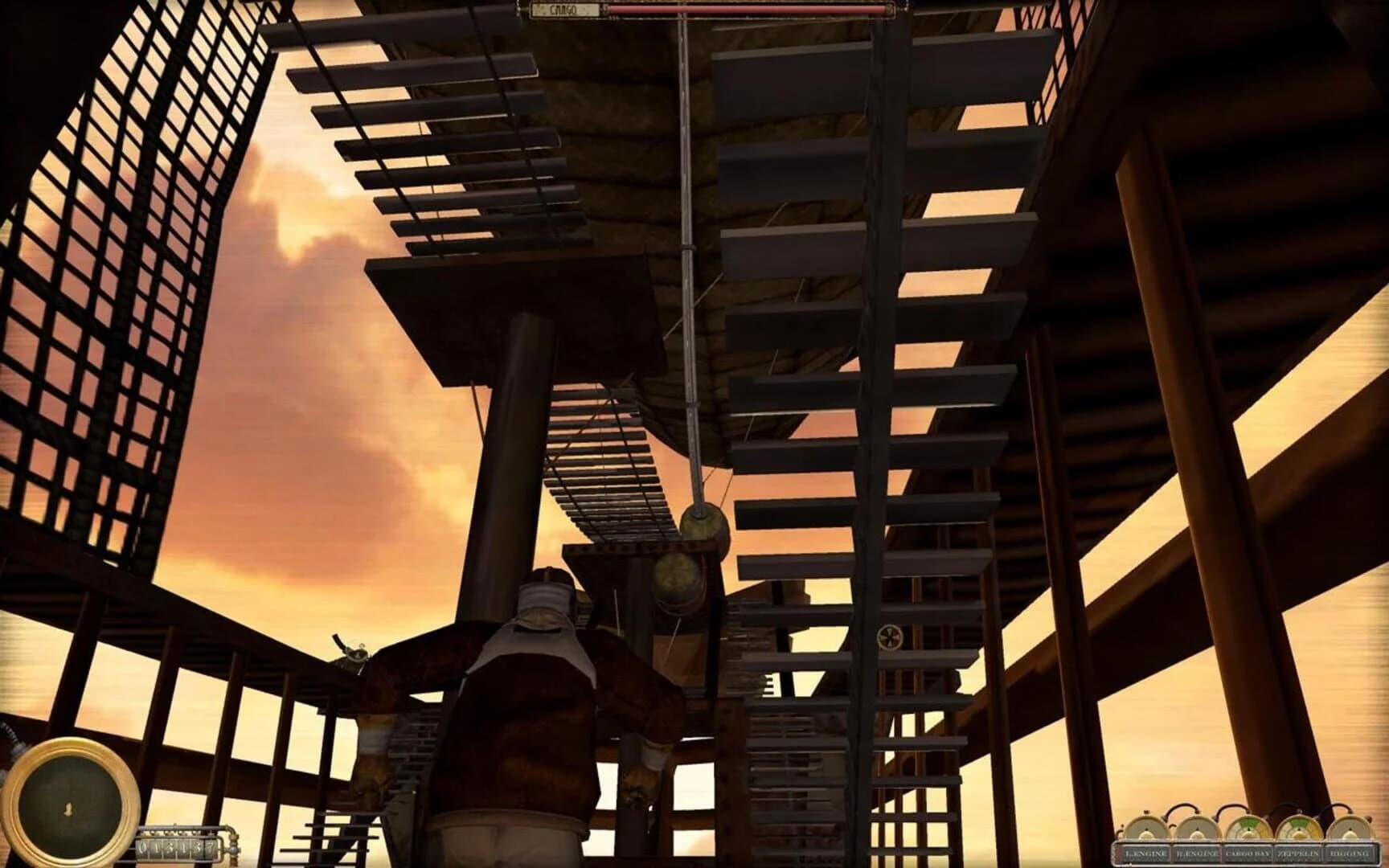
Task: Click the I.ENGINE label button
Action: tap(1146, 852)
